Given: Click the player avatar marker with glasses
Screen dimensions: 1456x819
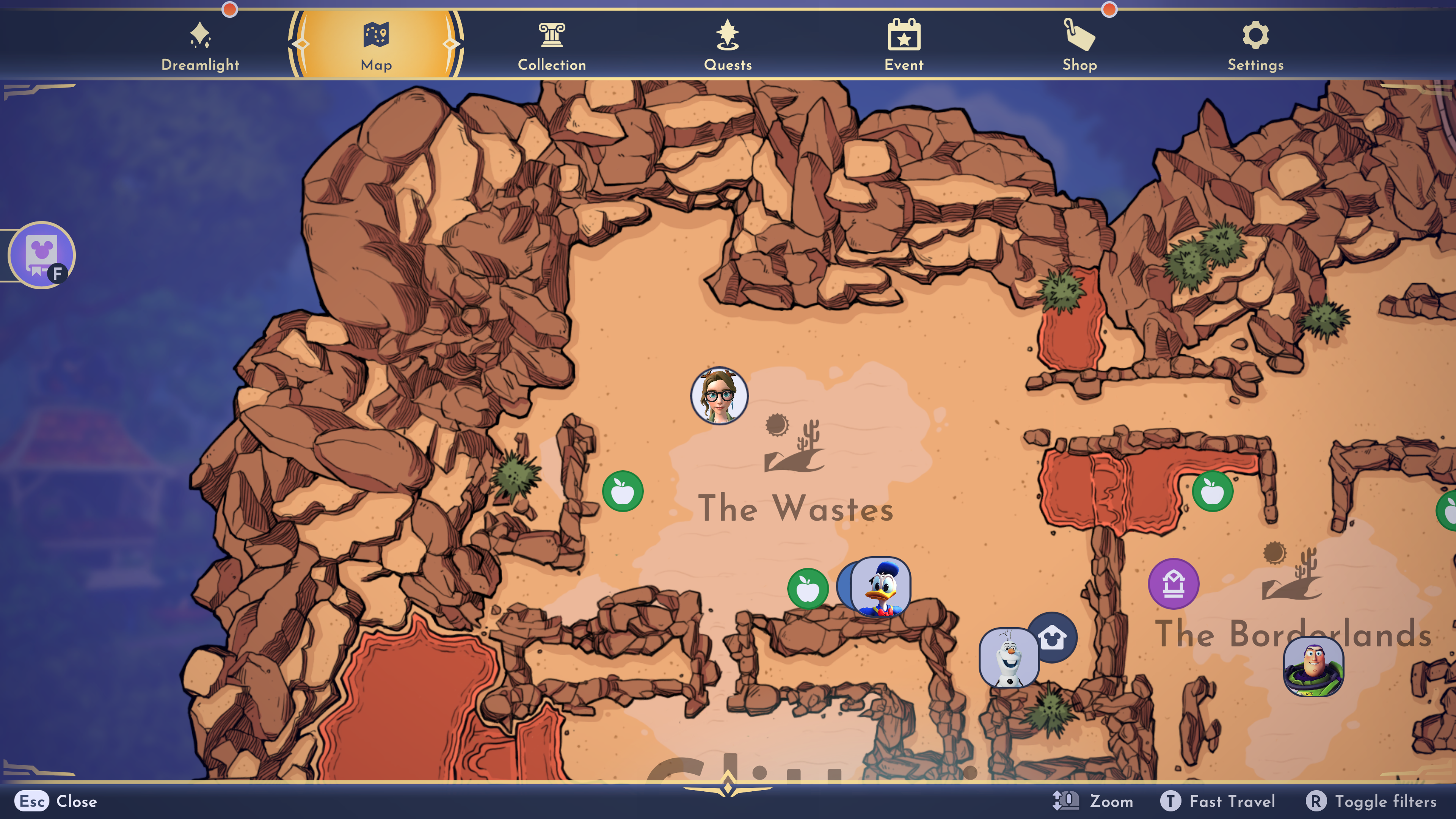Looking at the screenshot, I should point(719,395).
